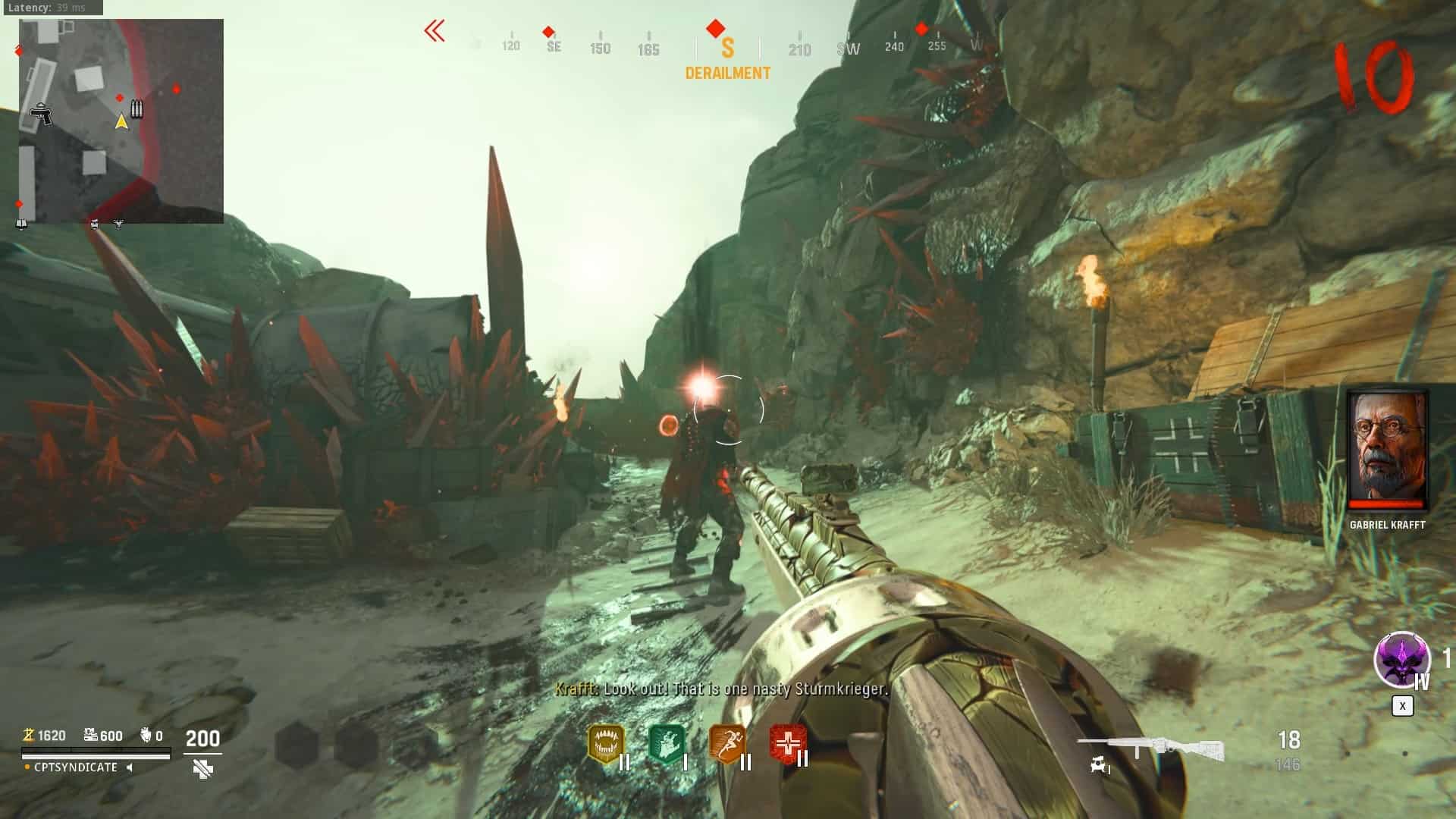Click the red double-chevron compass indicator

435,31
